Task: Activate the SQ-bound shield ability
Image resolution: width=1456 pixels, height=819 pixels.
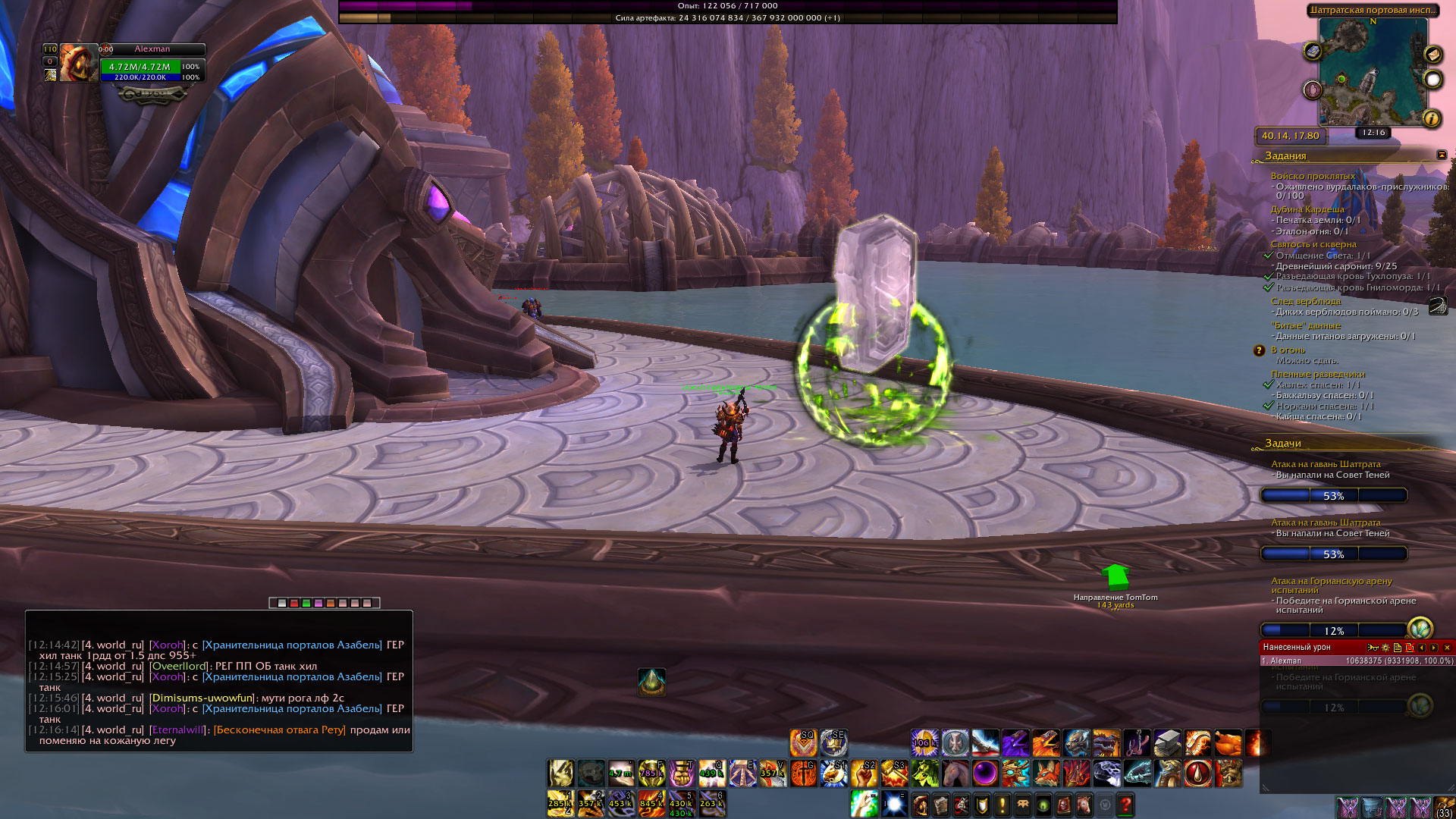Action: click(803, 742)
